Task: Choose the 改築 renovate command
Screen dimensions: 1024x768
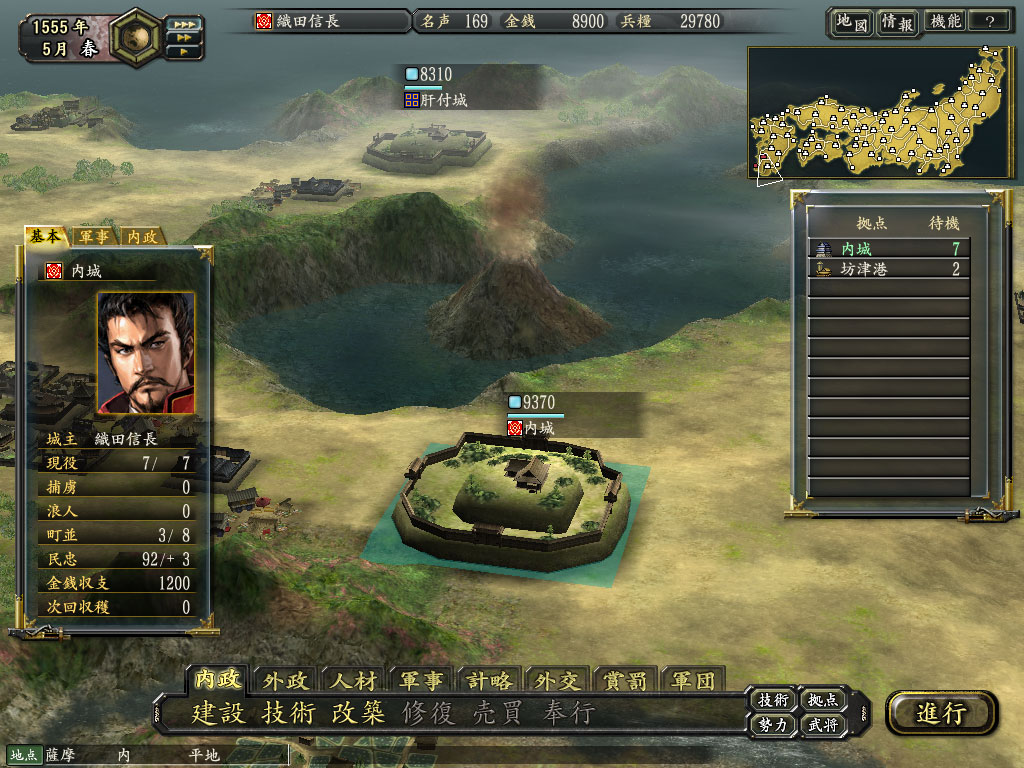Action: [x=358, y=713]
